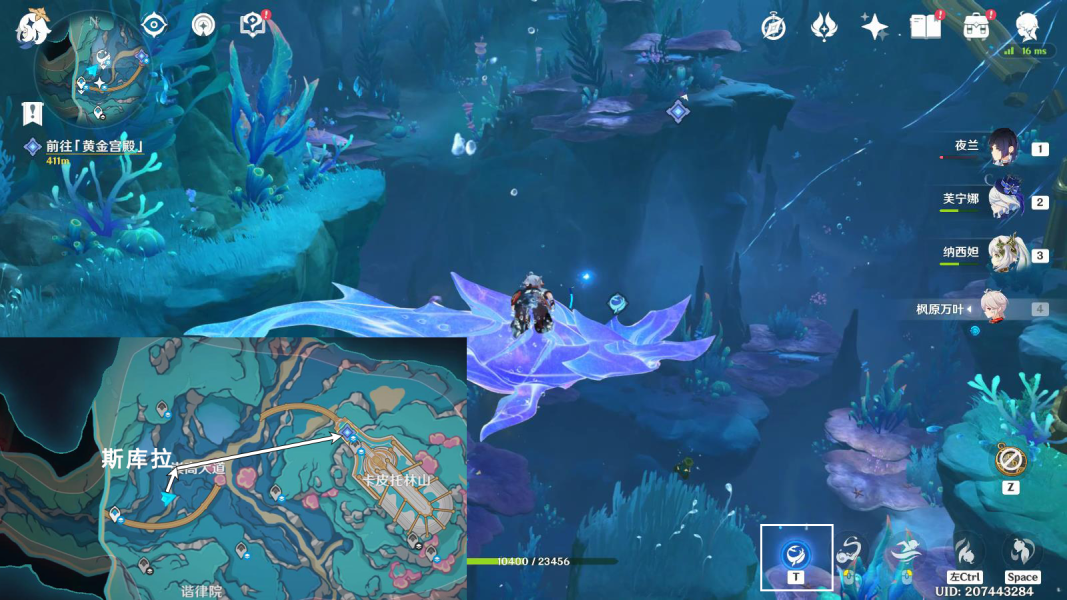The width and height of the screenshot is (1067, 600).
Task: Click the crossed-out compass icon in top bar
Action: pyautogui.click(x=773, y=27)
